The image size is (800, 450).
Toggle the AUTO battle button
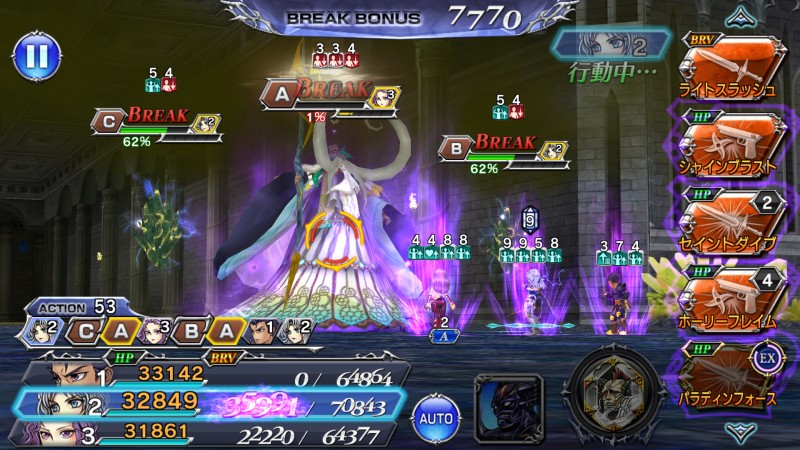[x=436, y=414]
